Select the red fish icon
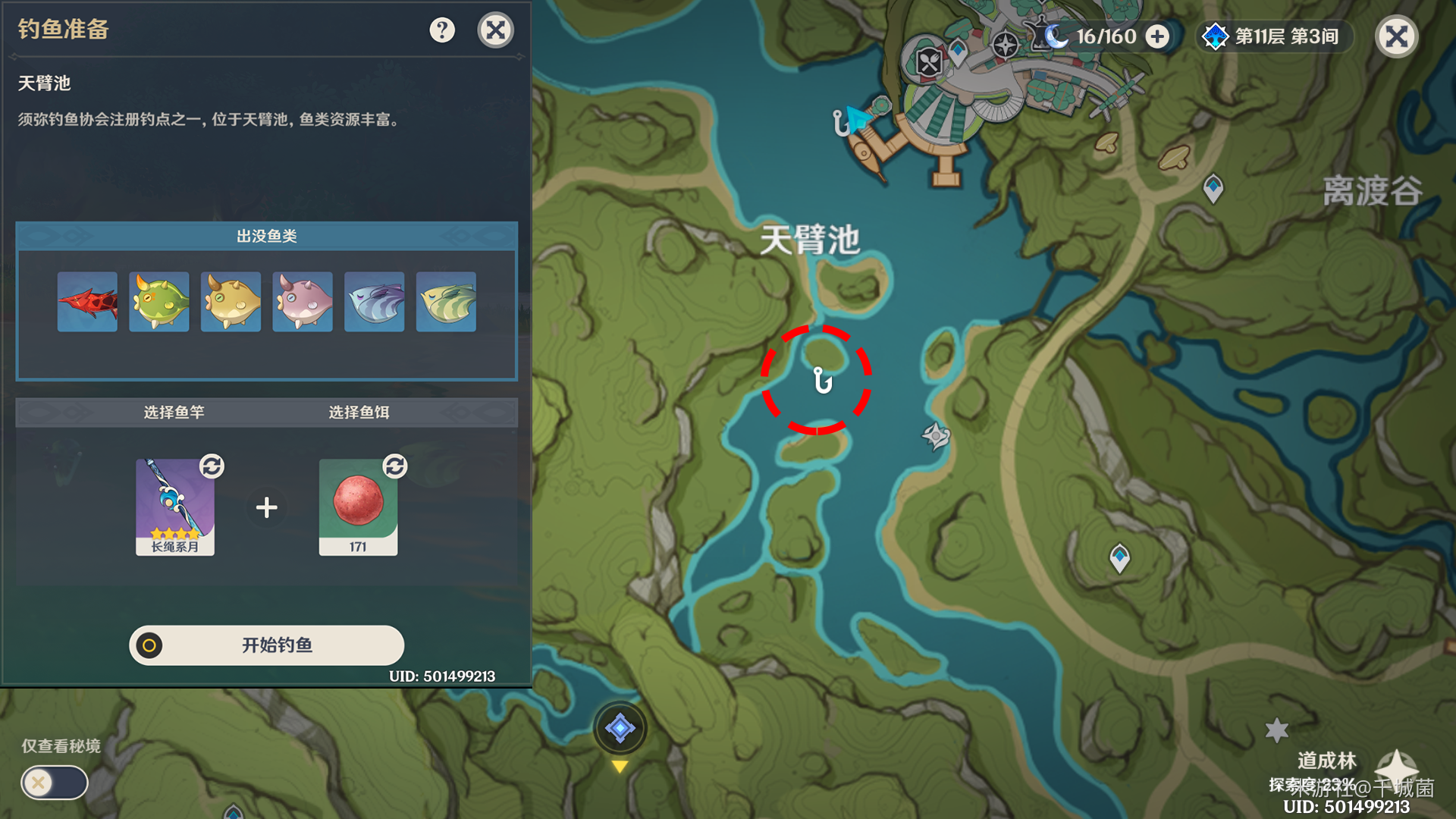Screen dimensions: 1456x819 coord(87,302)
